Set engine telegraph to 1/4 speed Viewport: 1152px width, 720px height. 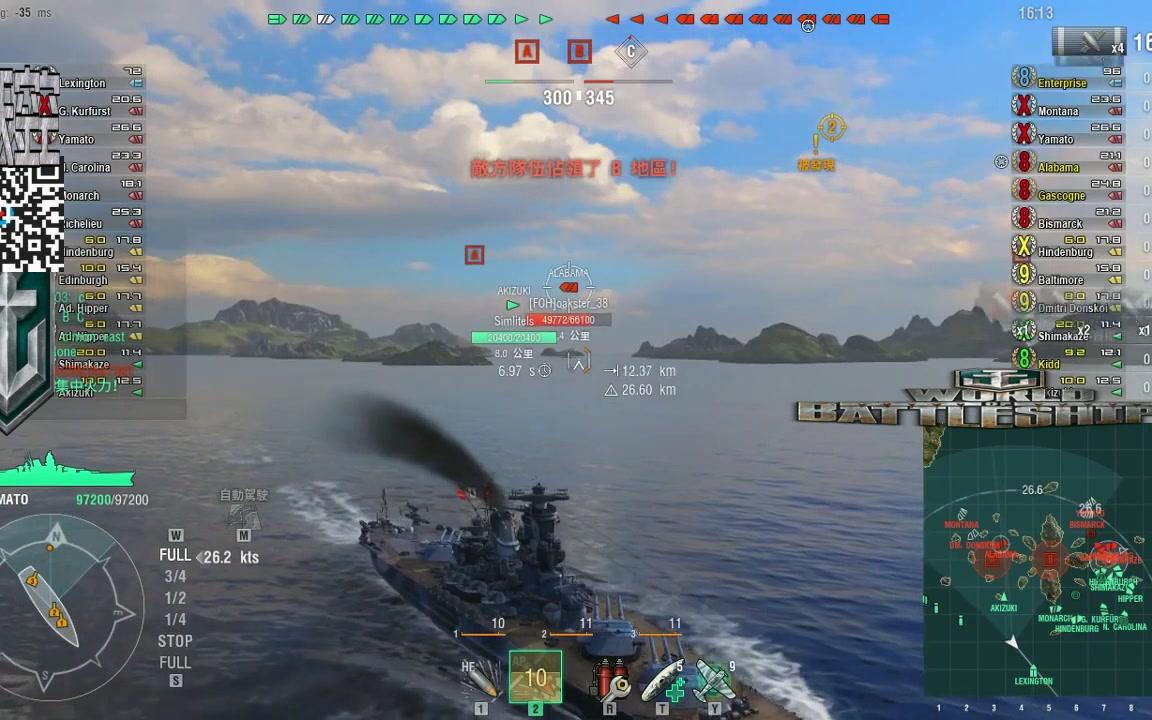click(x=175, y=620)
